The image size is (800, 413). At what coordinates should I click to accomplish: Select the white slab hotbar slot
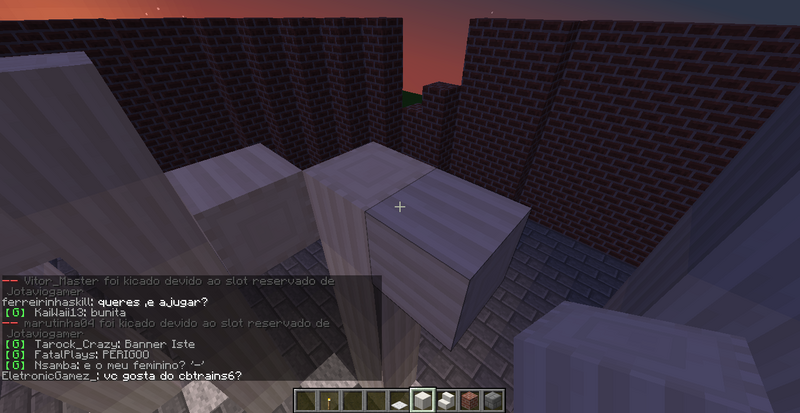pyautogui.click(x=399, y=401)
